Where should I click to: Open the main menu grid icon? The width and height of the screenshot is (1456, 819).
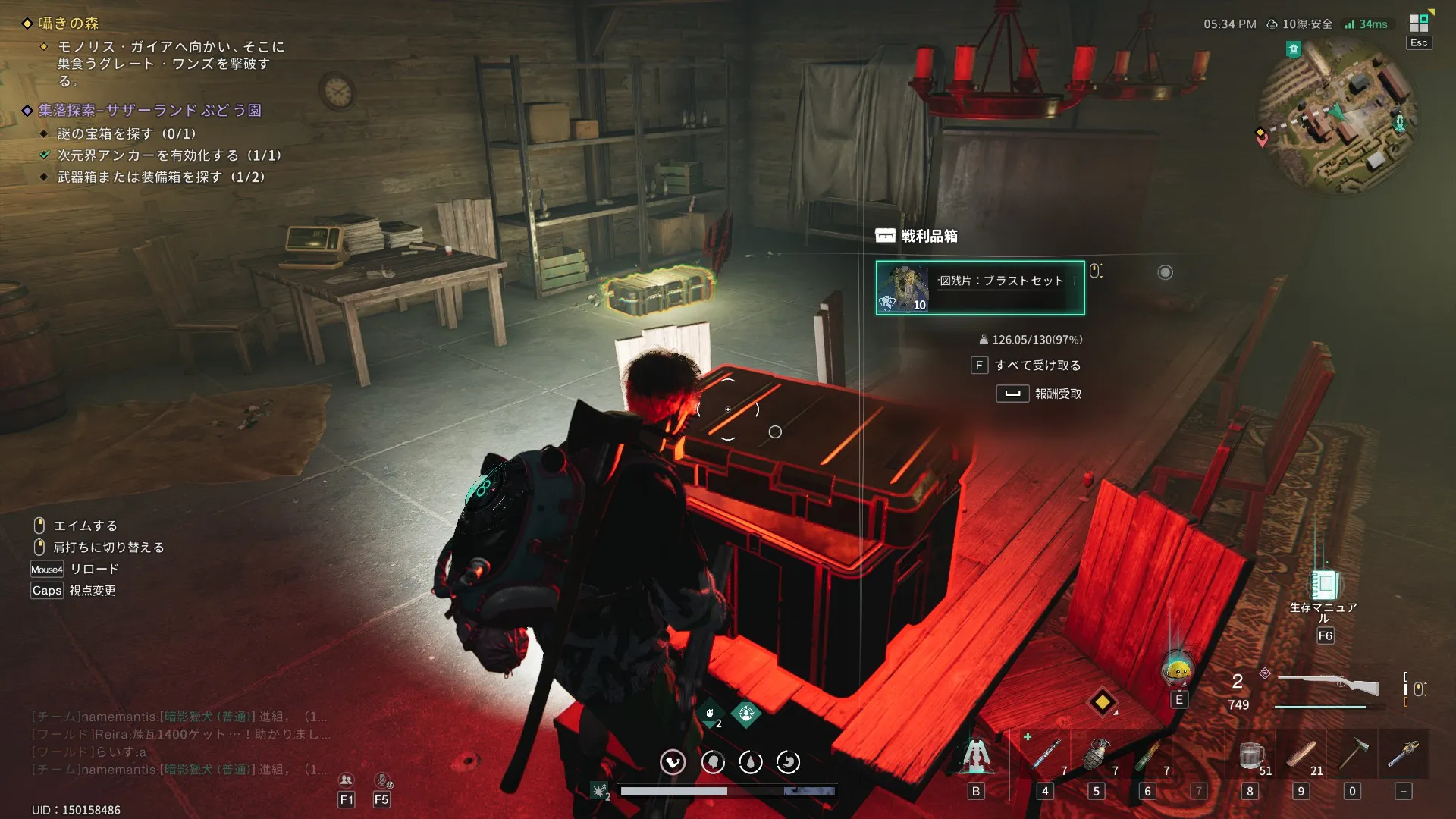point(1419,23)
